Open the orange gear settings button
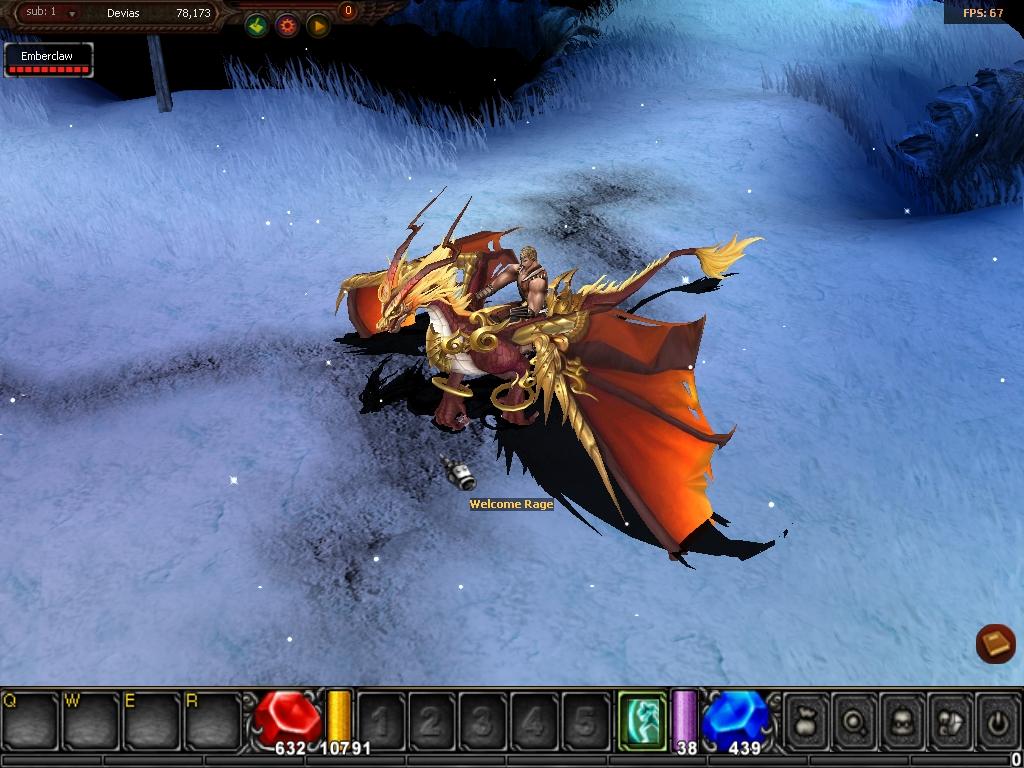Viewport: 1024px width, 768px height. [x=287, y=26]
